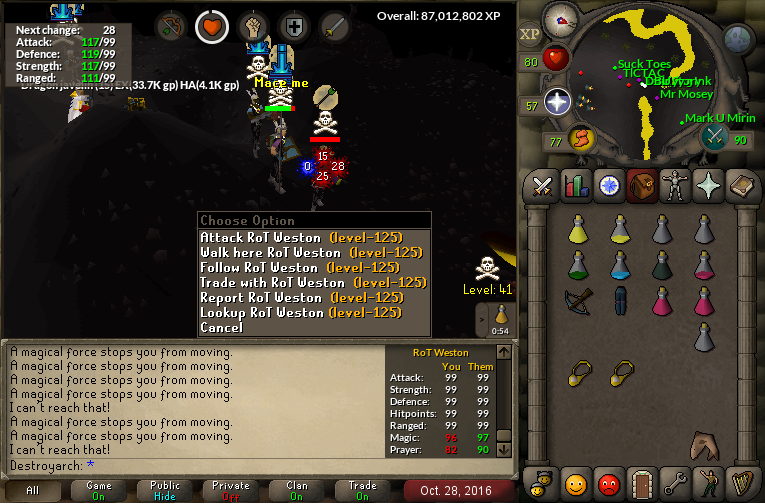Screen dimensions: 765x504
Task: Cancel the Choose Option menu
Action: [x=221, y=328]
